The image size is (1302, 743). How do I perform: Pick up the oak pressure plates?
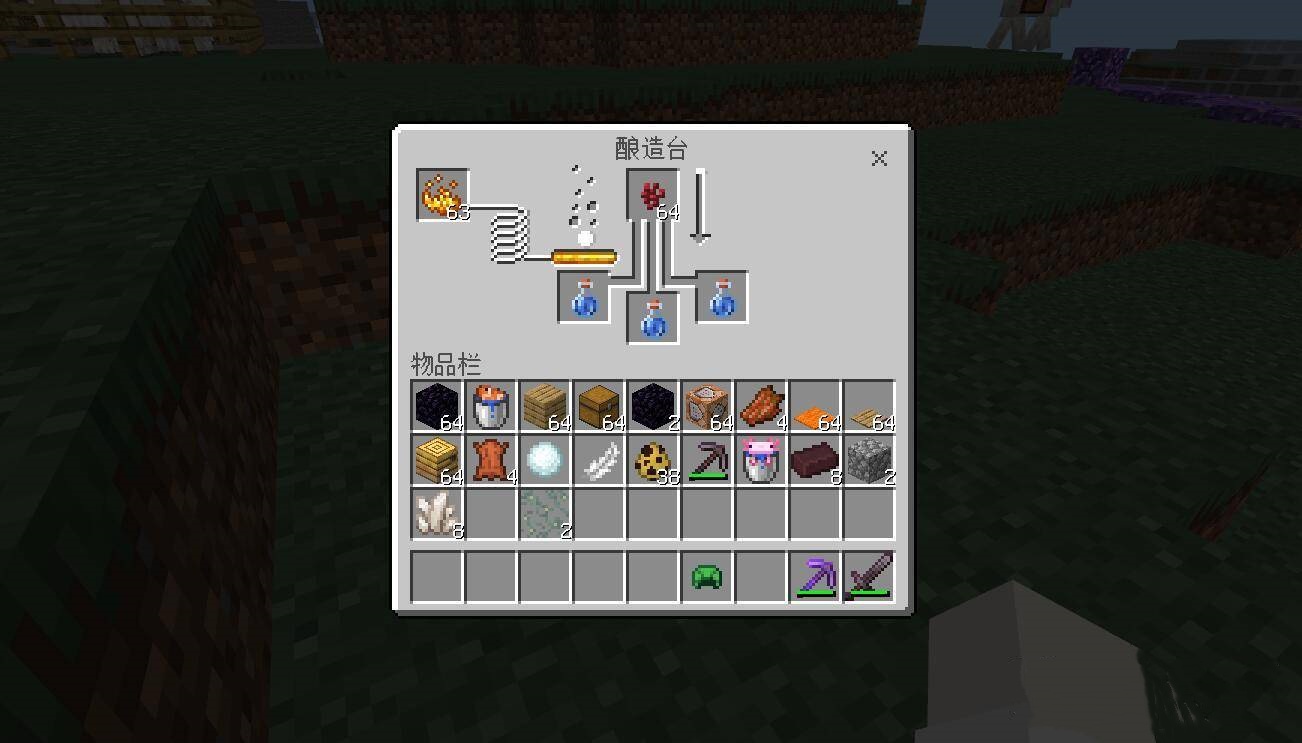(869, 406)
